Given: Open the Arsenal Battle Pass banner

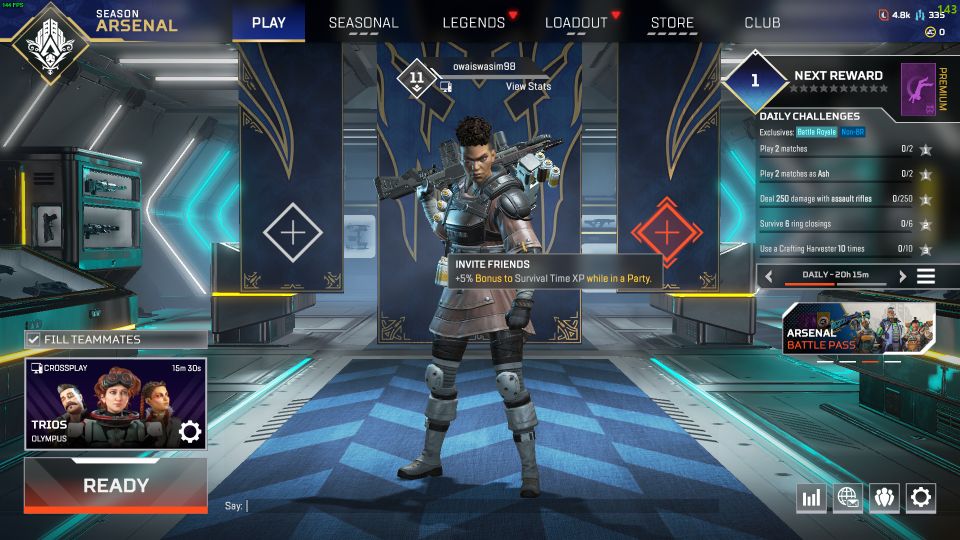Looking at the screenshot, I should point(859,331).
